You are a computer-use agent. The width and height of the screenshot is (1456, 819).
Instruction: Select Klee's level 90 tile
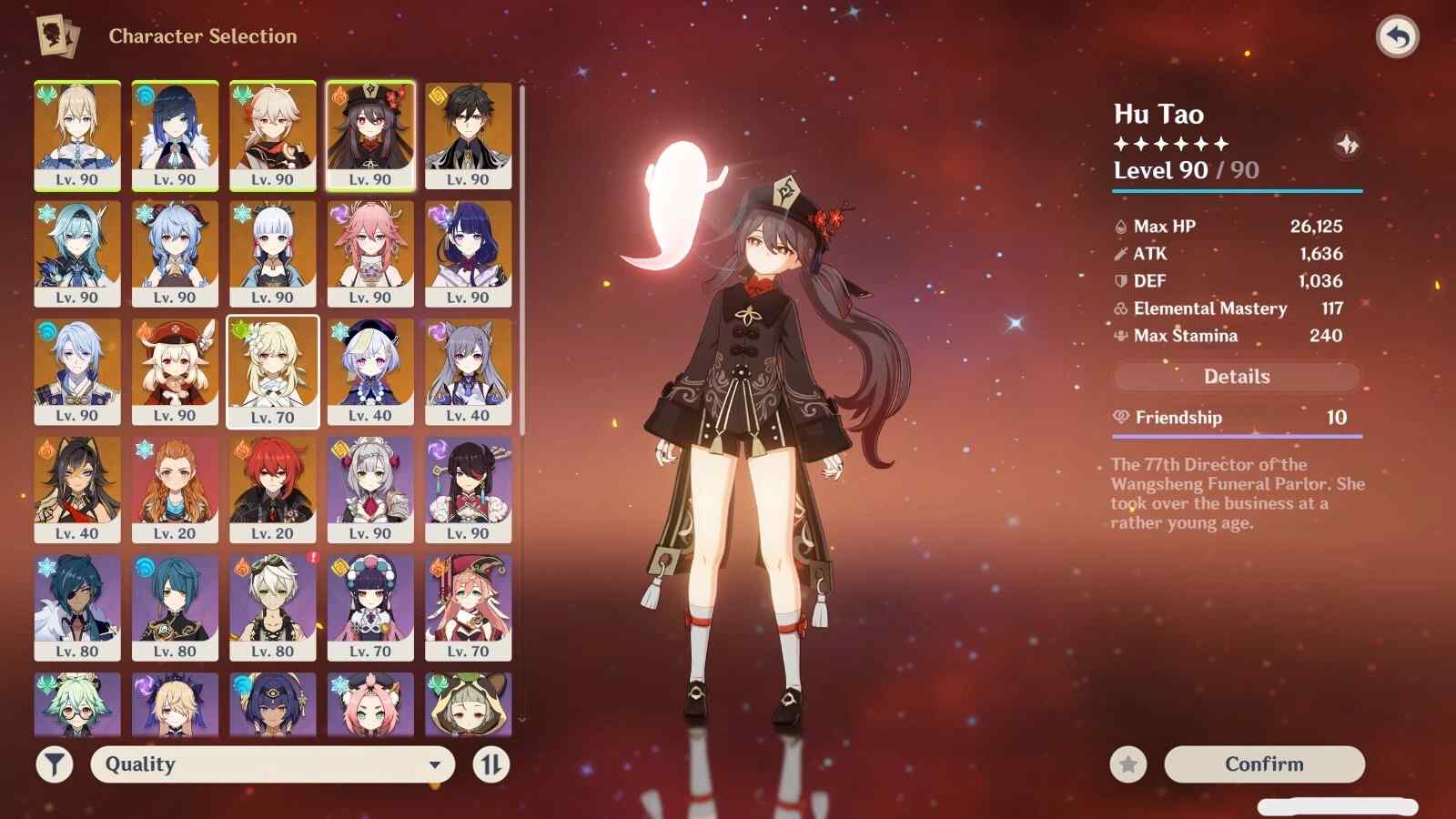tap(175, 371)
